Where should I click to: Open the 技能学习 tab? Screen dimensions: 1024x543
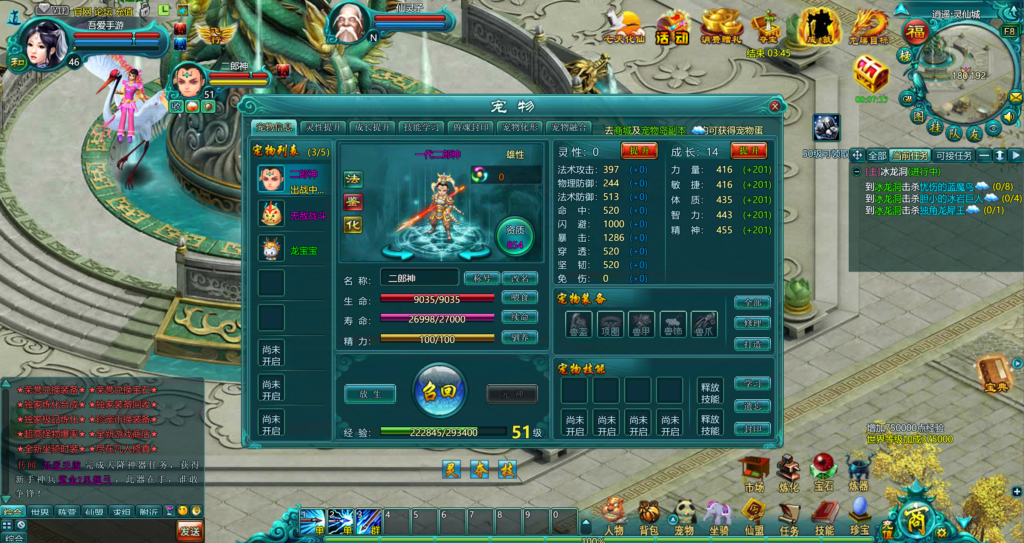tap(422, 127)
